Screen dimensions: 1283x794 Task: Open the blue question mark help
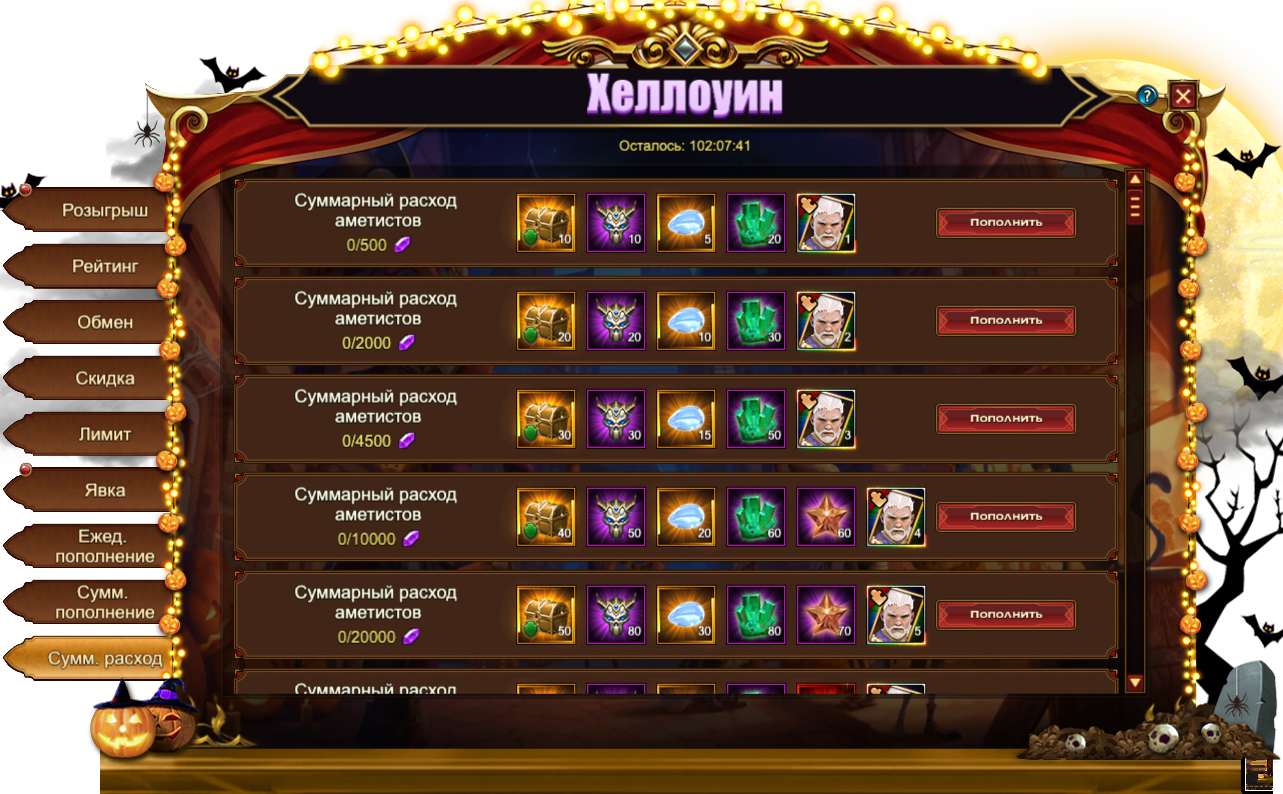[1147, 96]
